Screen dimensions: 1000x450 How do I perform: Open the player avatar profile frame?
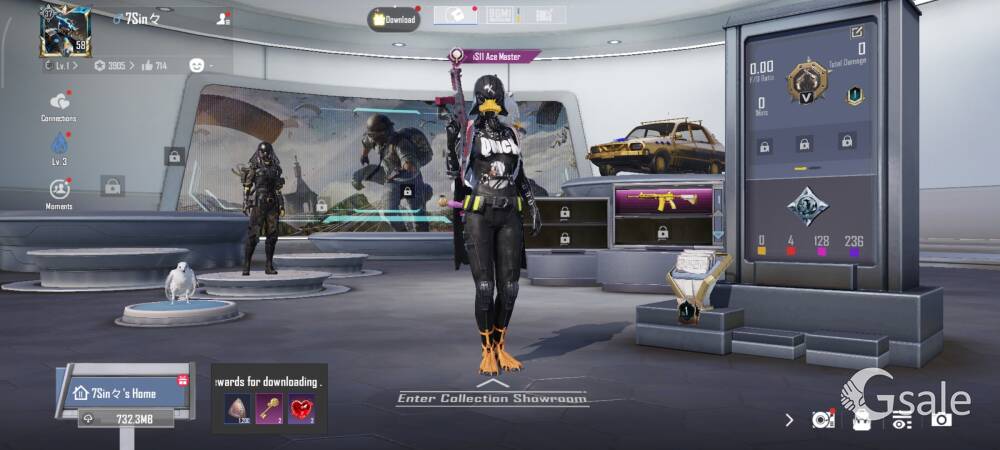(x=65, y=30)
